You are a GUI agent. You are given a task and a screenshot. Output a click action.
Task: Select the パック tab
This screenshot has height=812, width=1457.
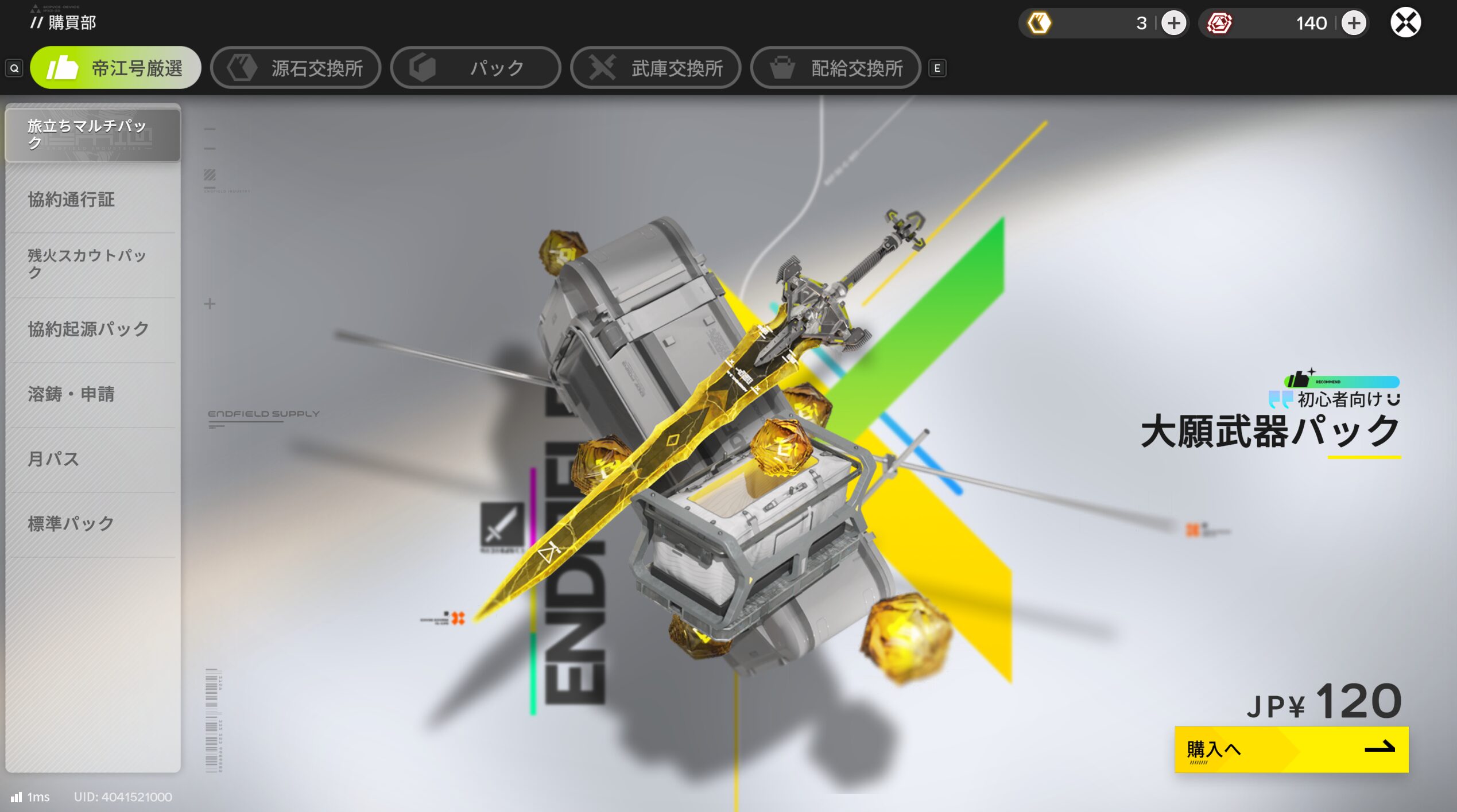(x=475, y=68)
